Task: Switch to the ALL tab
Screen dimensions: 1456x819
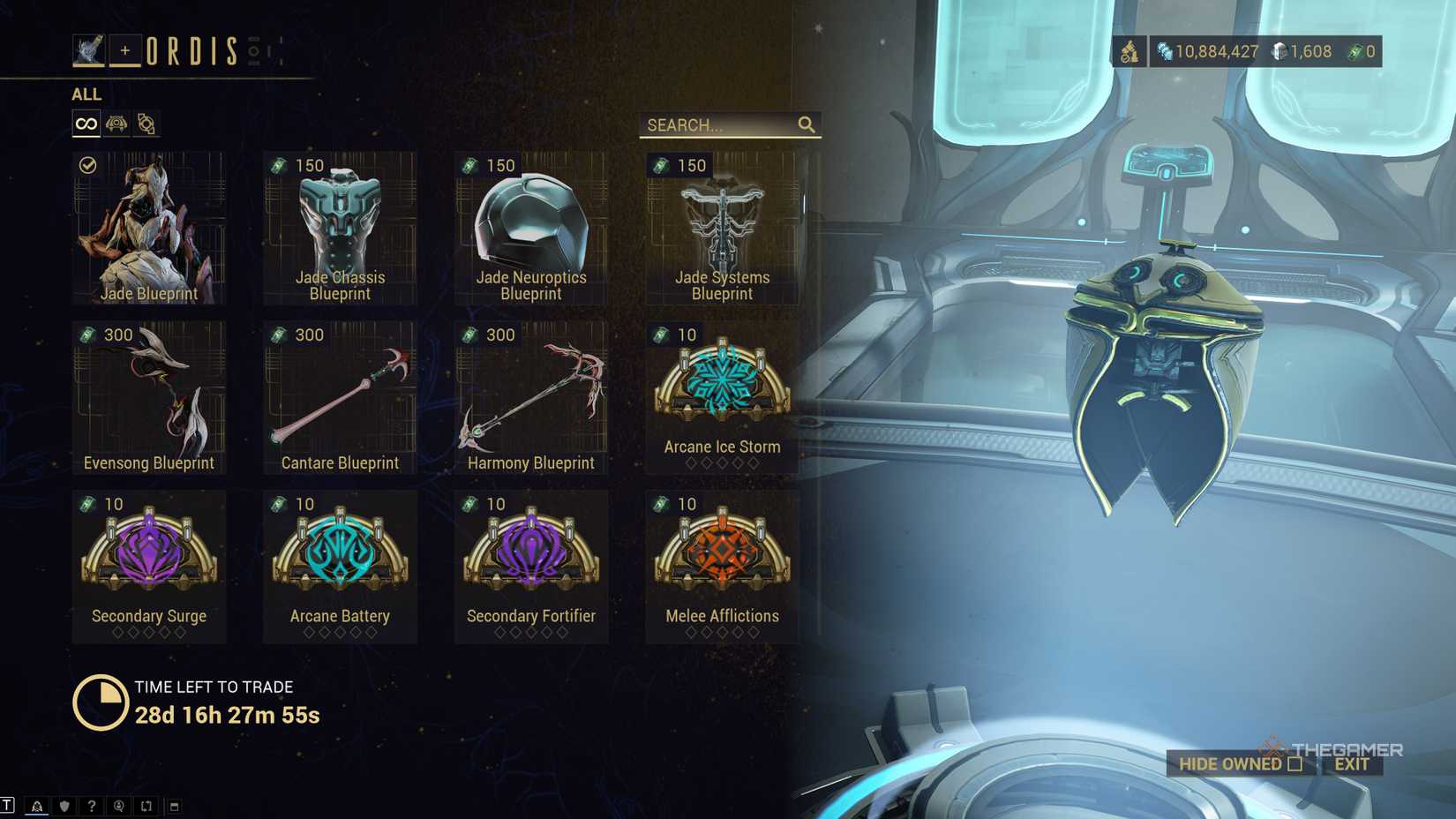Action: click(86, 94)
